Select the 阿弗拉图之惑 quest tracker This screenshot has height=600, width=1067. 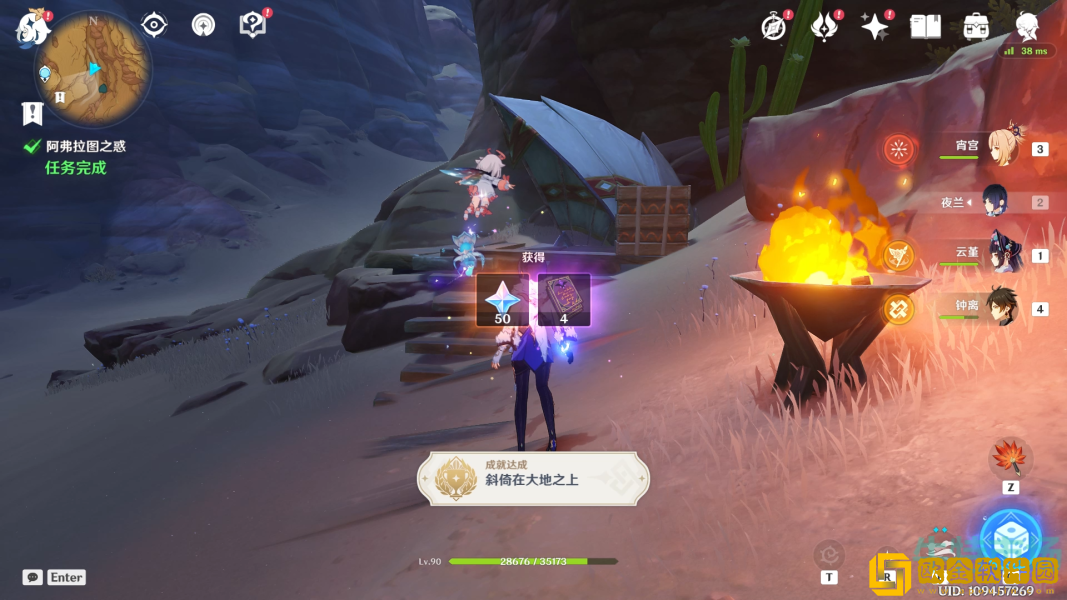85,146
